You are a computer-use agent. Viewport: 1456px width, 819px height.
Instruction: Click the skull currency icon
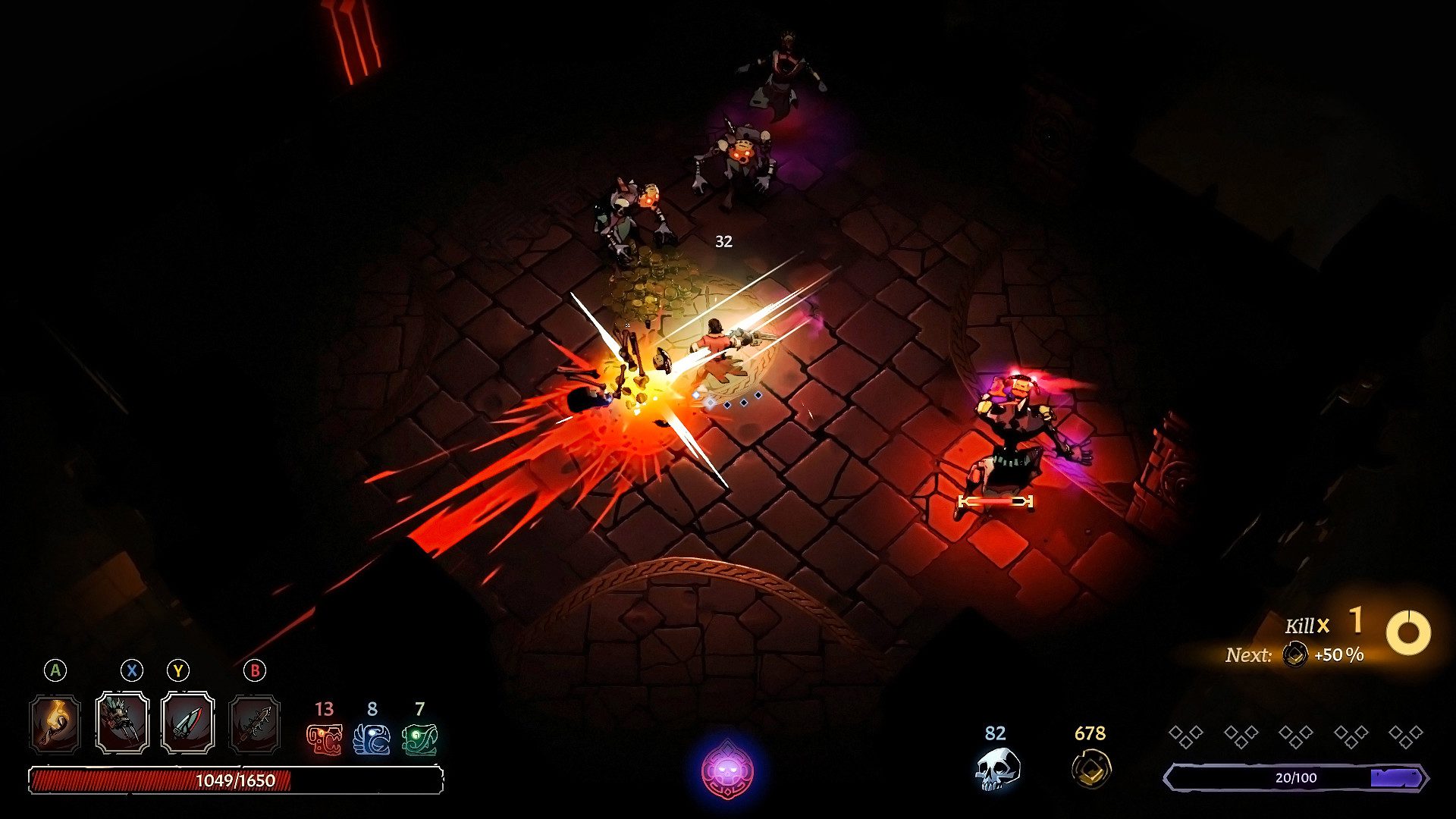point(996,769)
